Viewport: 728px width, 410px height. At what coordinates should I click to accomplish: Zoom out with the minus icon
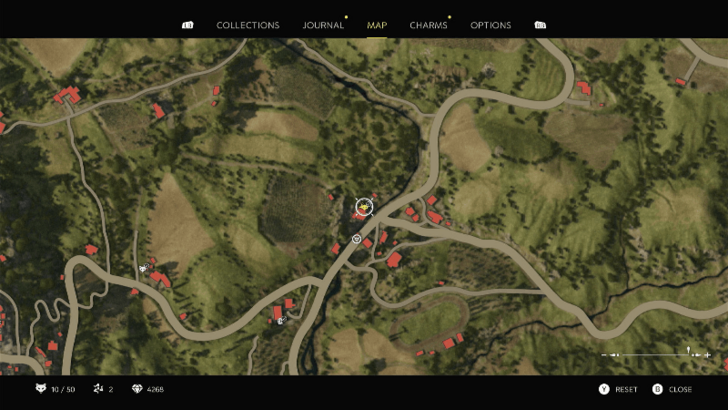click(604, 355)
